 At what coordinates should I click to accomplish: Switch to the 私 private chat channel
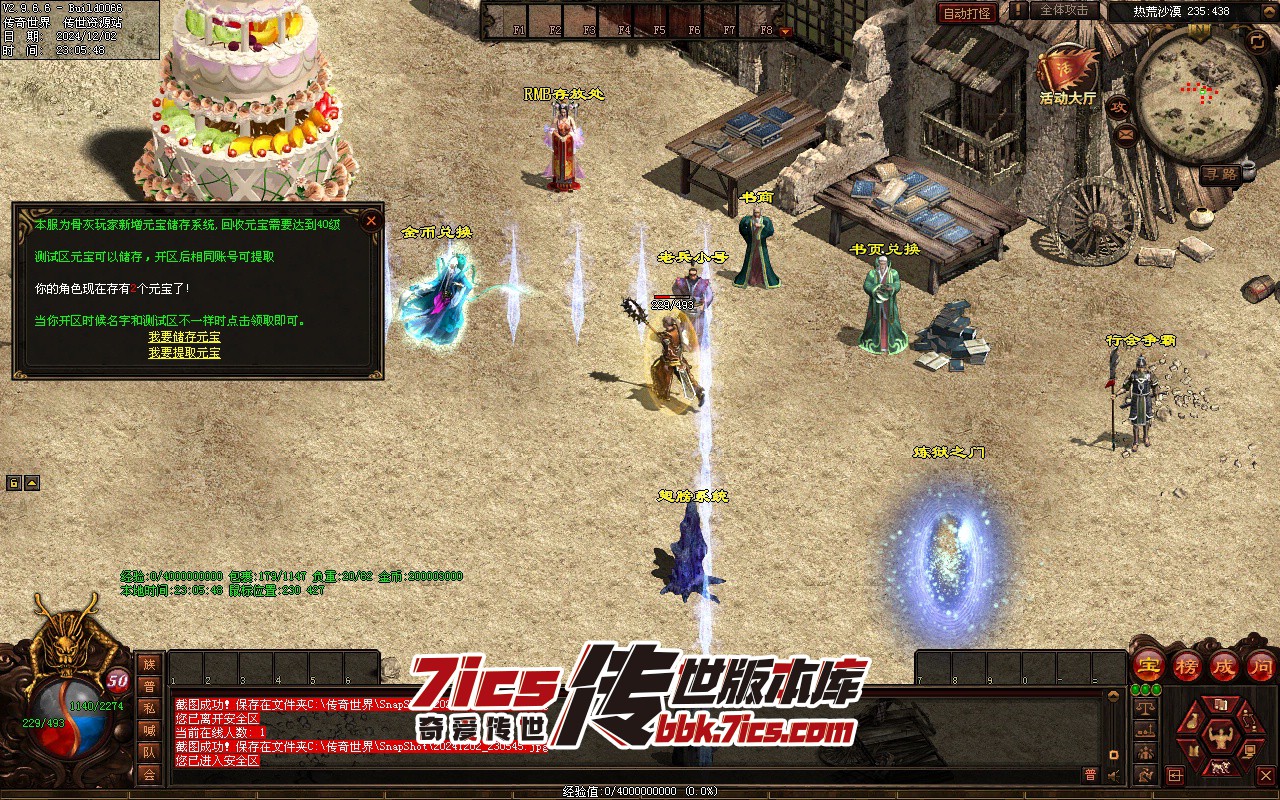[149, 708]
